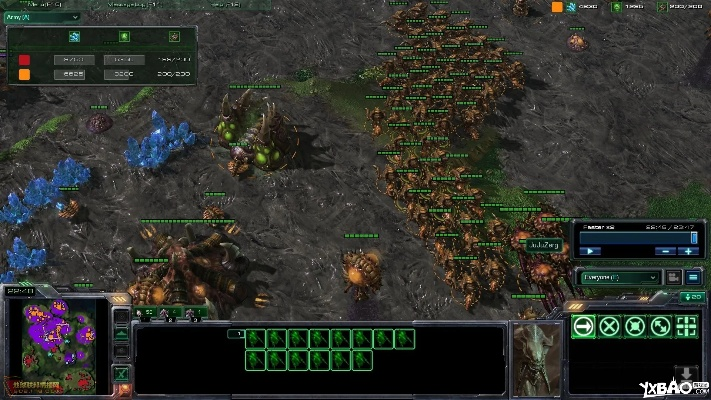The width and height of the screenshot is (711, 400).
Task: Play the replay using the play button
Action: 592,250
